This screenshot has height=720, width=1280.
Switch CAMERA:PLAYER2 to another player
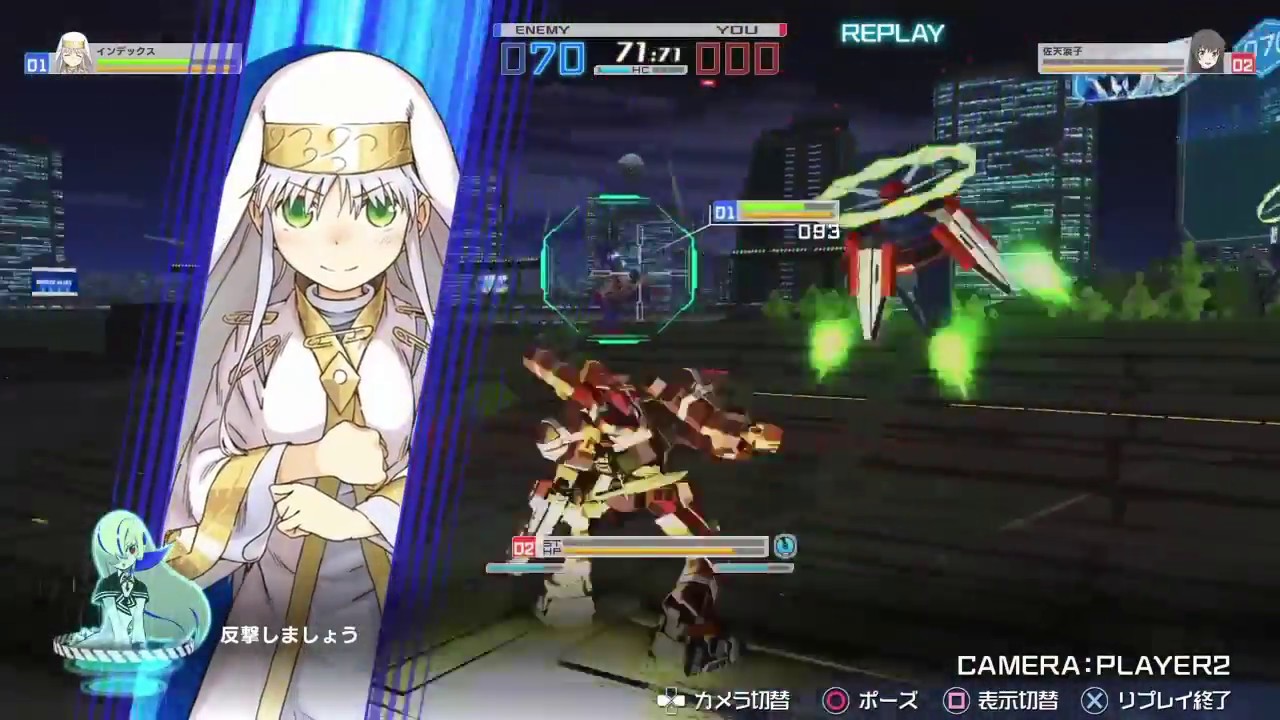coord(1095,663)
